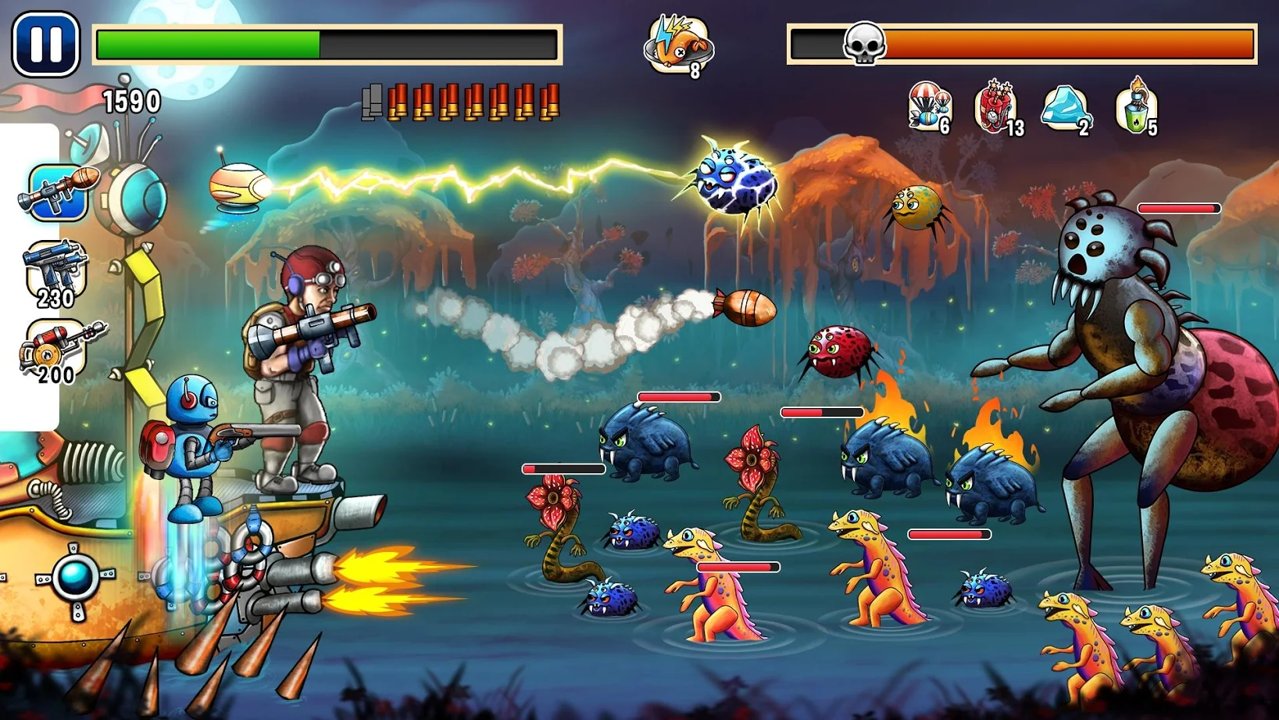Select the rocket launcher weapon
The image size is (1279, 720).
57,191
